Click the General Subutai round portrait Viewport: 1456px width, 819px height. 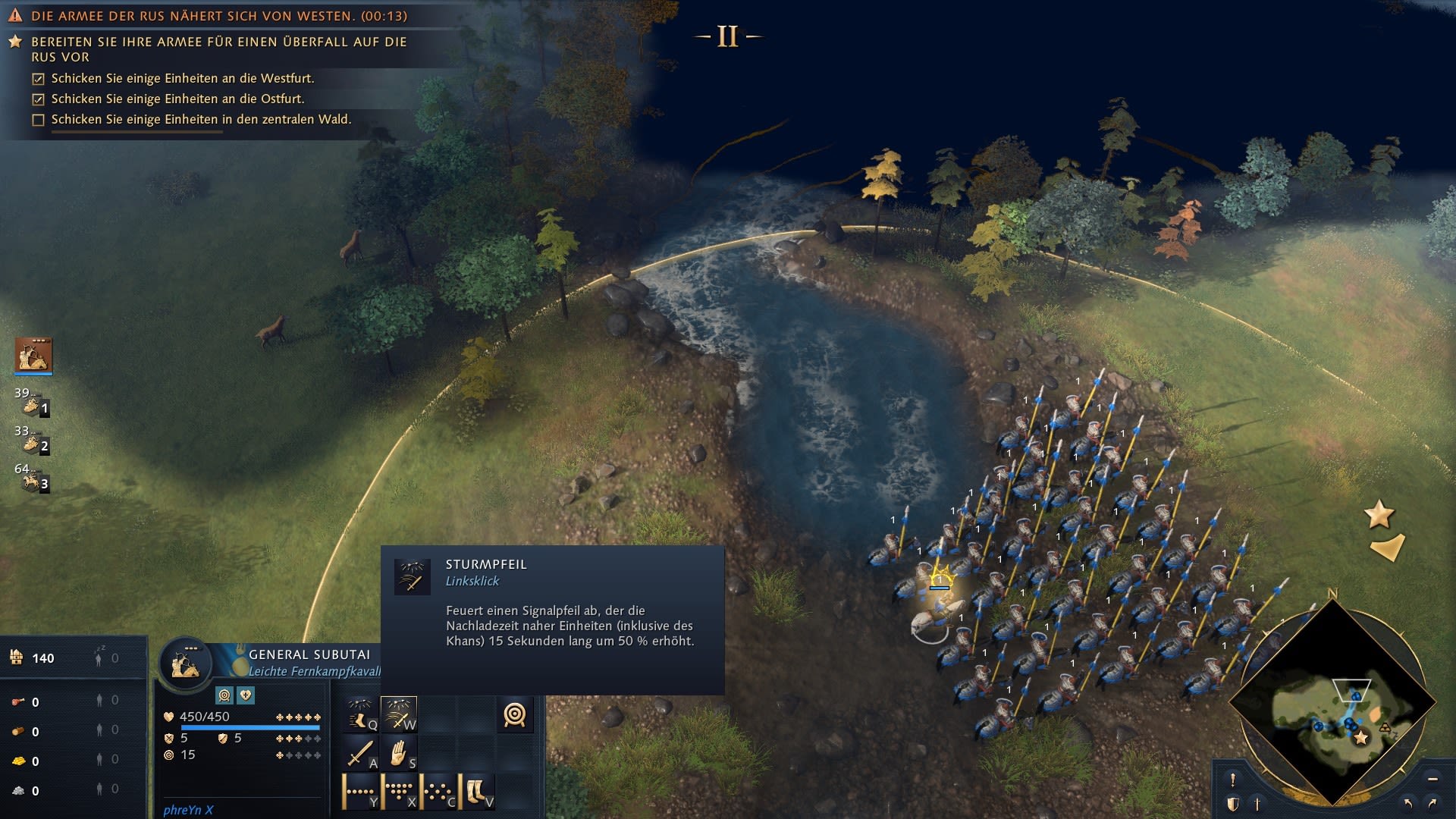pos(185,664)
